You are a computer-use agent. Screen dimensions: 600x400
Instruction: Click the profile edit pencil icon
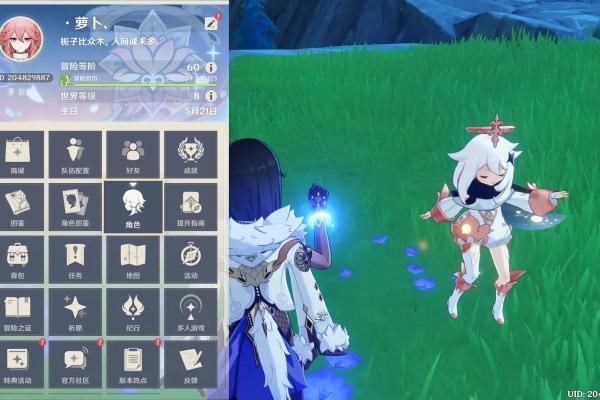pyautogui.click(x=210, y=22)
